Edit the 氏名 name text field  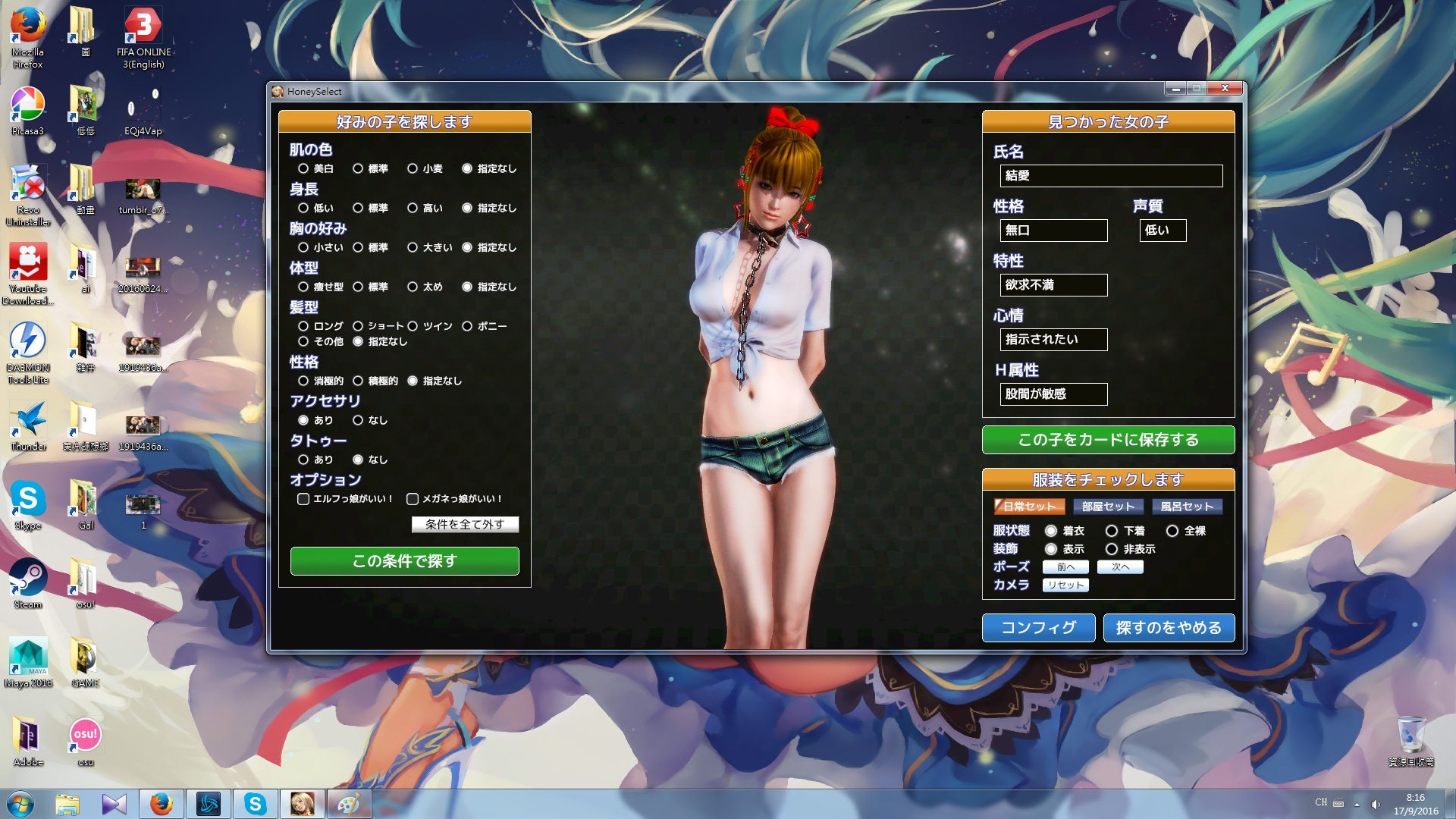pyautogui.click(x=1111, y=176)
